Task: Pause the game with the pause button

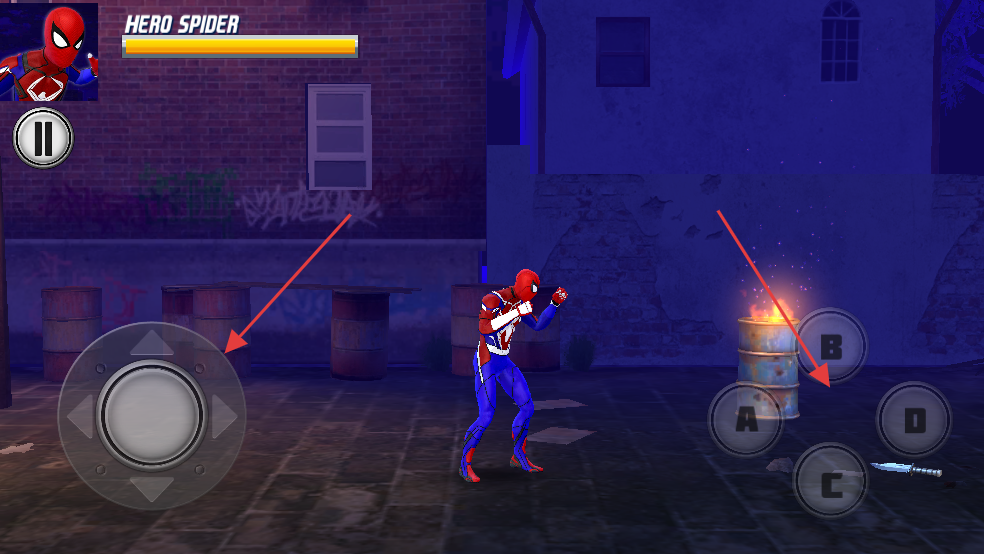Action: tap(43, 138)
